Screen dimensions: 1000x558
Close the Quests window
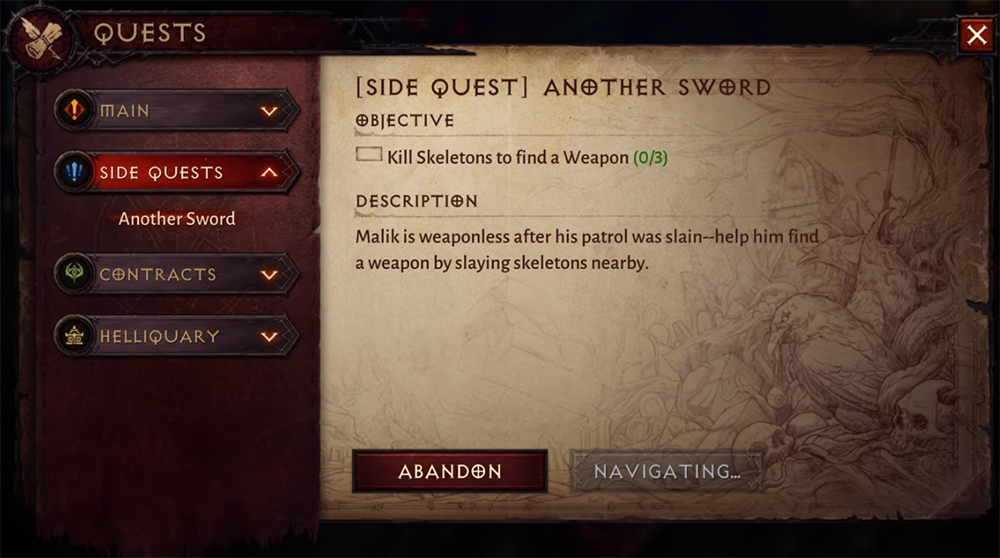(x=975, y=36)
